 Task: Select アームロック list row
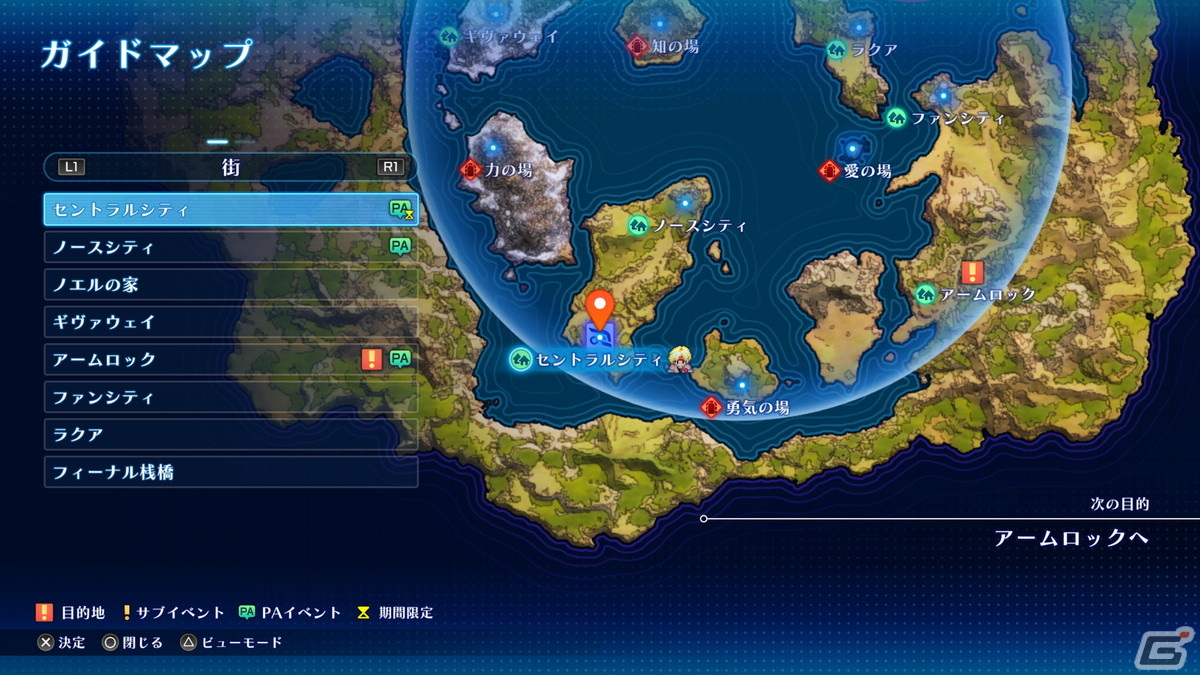230,360
